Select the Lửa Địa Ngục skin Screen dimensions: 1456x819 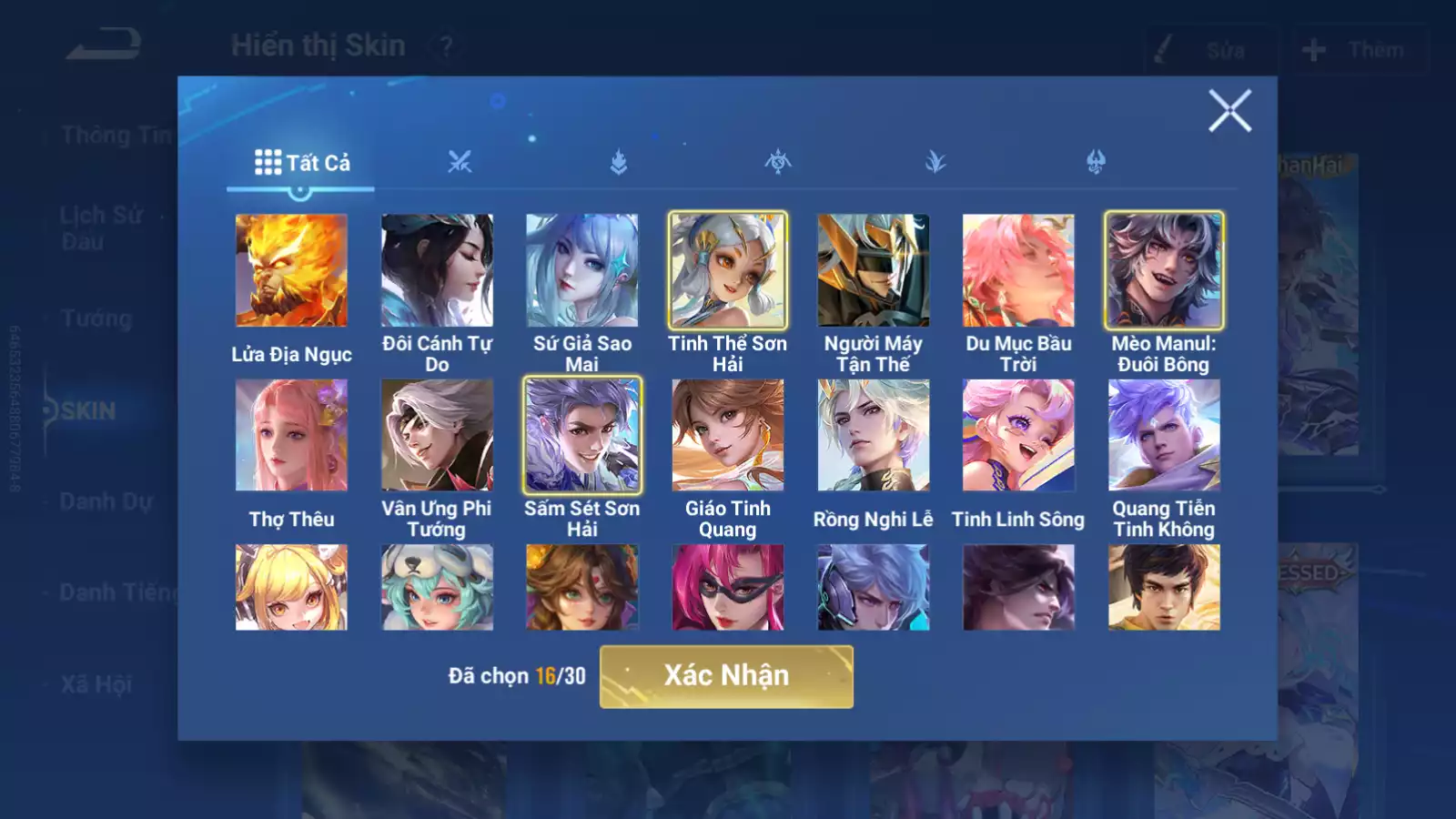(291, 270)
